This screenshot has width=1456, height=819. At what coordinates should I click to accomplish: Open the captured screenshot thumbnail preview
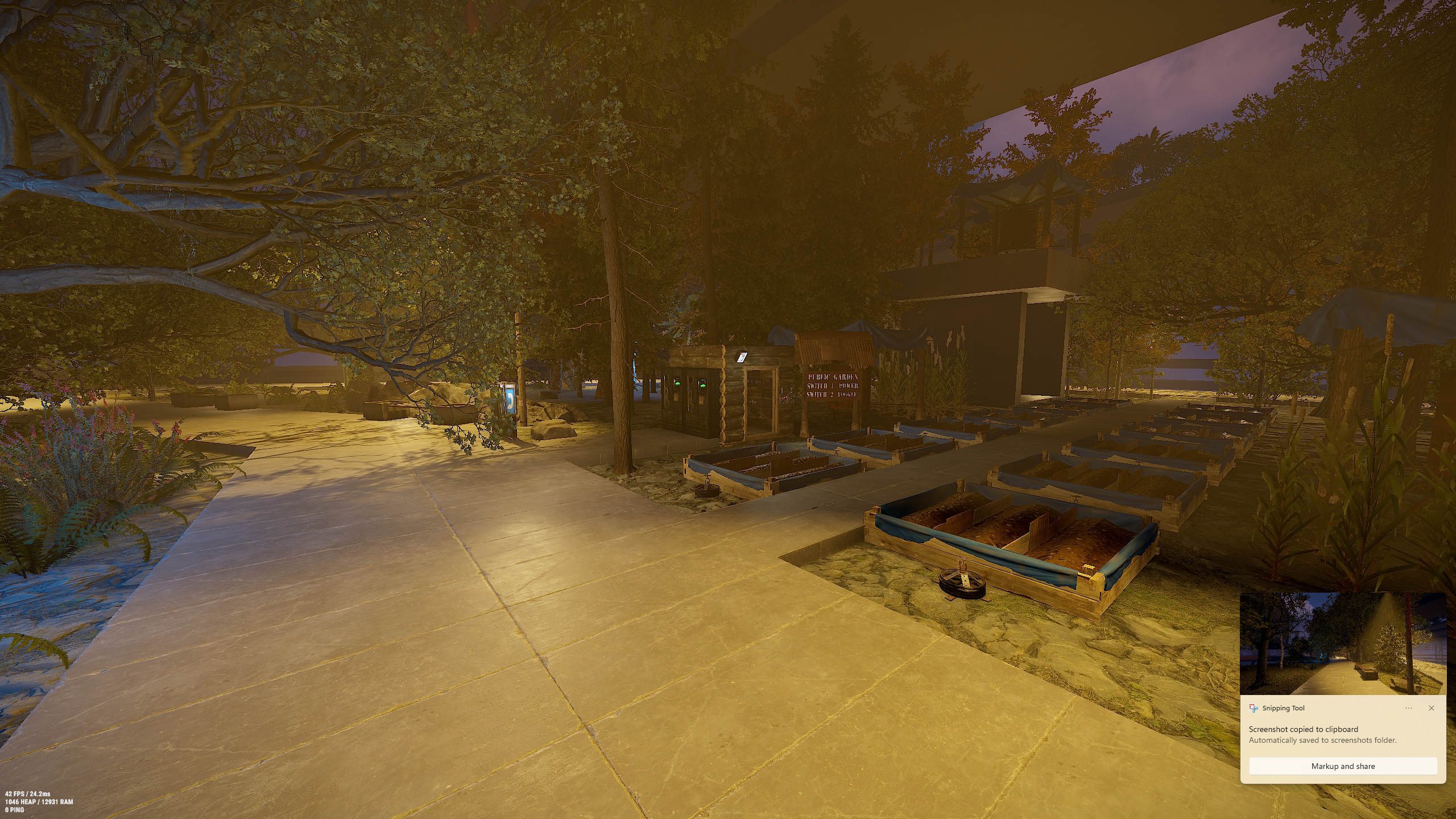[1343, 644]
